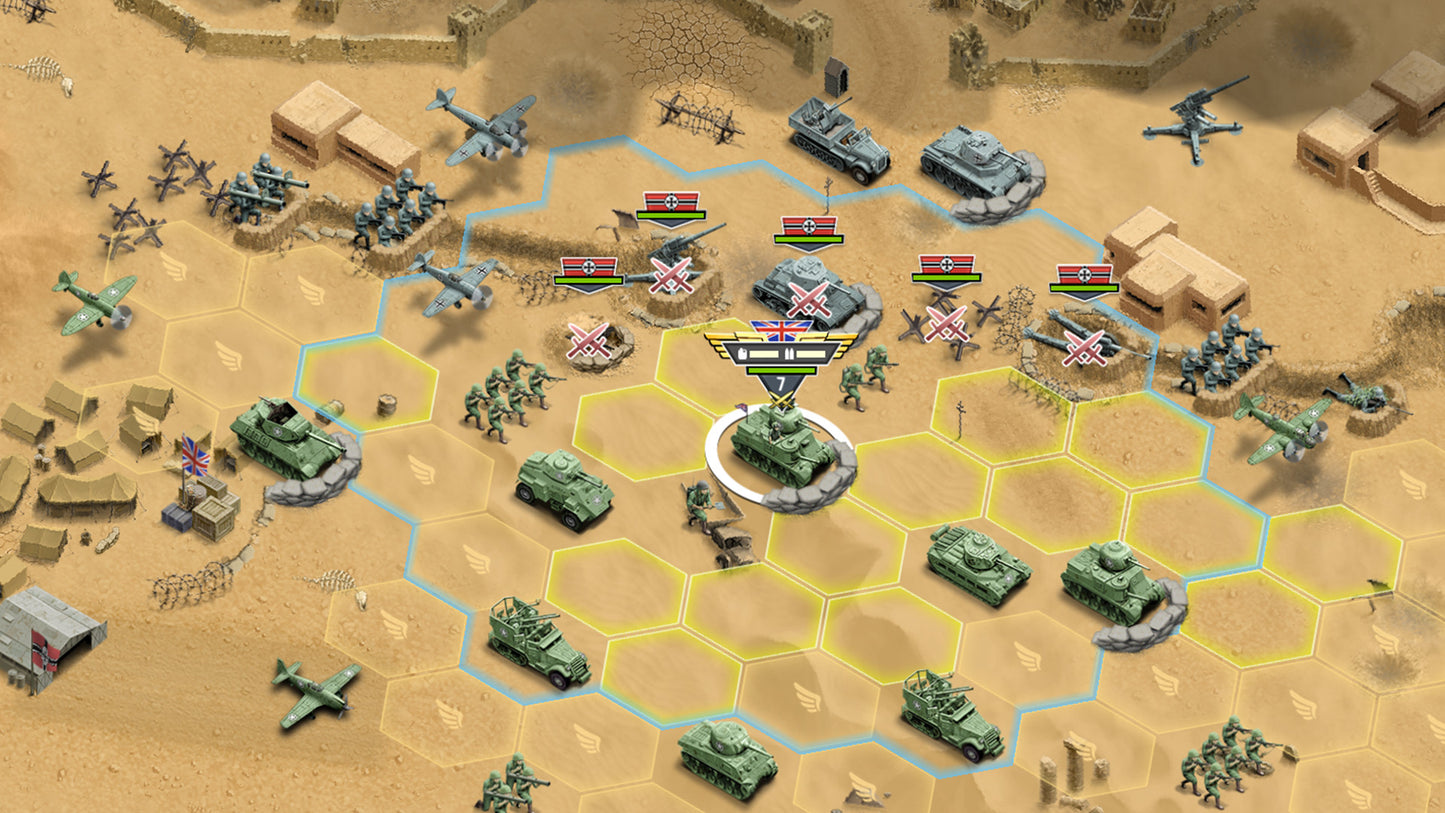Click the golden wings emblem on the unit banner

[722, 344]
